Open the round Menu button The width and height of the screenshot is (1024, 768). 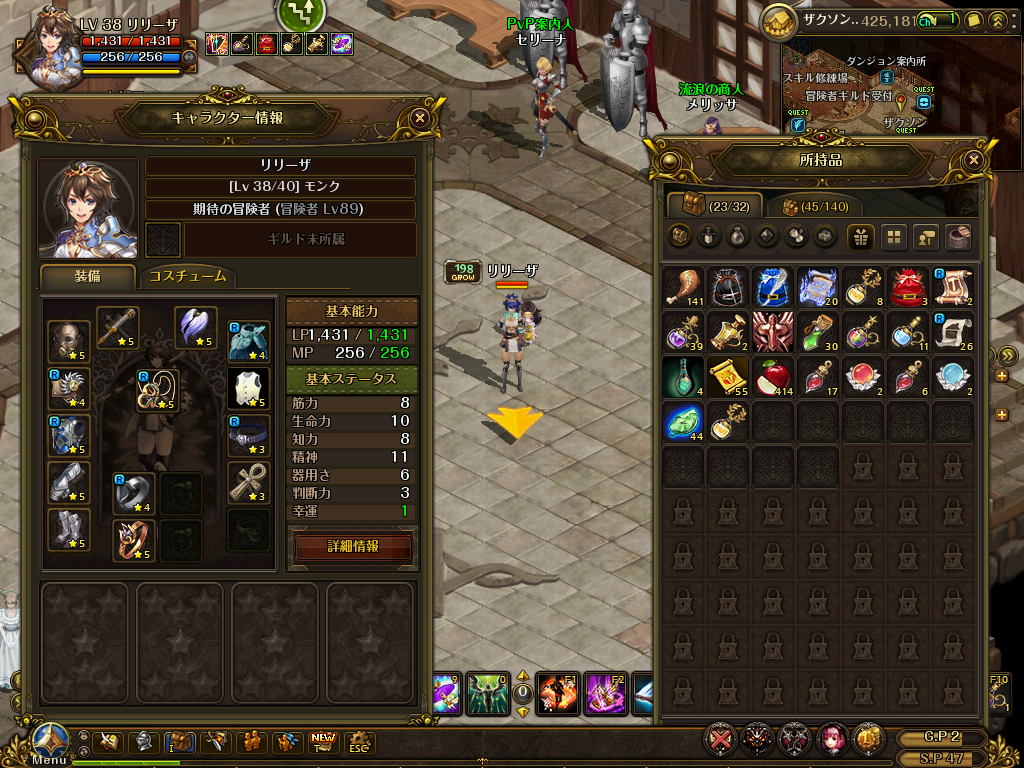(x=48, y=741)
